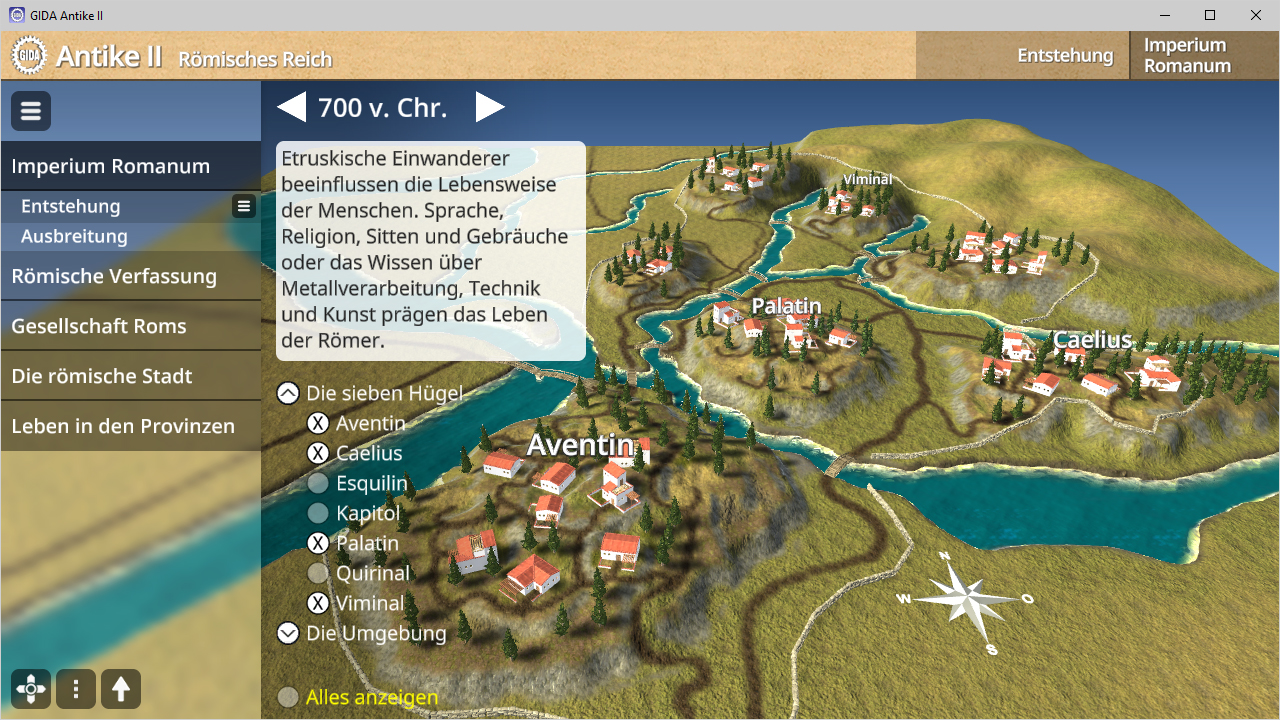This screenshot has width=1280, height=720.
Task: Select Imperium Romanum menu entry
Action: point(110,166)
